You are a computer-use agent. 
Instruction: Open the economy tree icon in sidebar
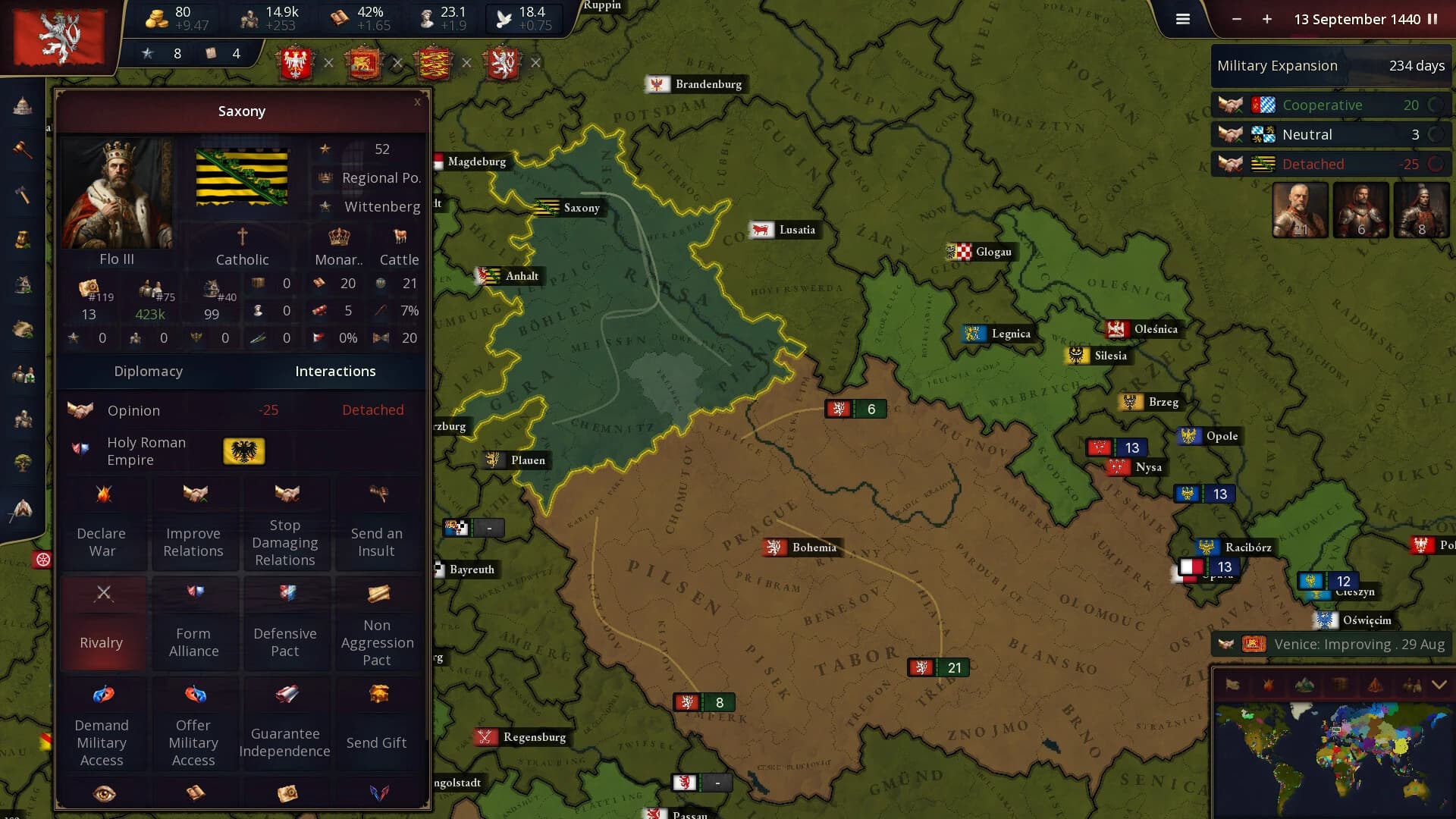[x=22, y=463]
